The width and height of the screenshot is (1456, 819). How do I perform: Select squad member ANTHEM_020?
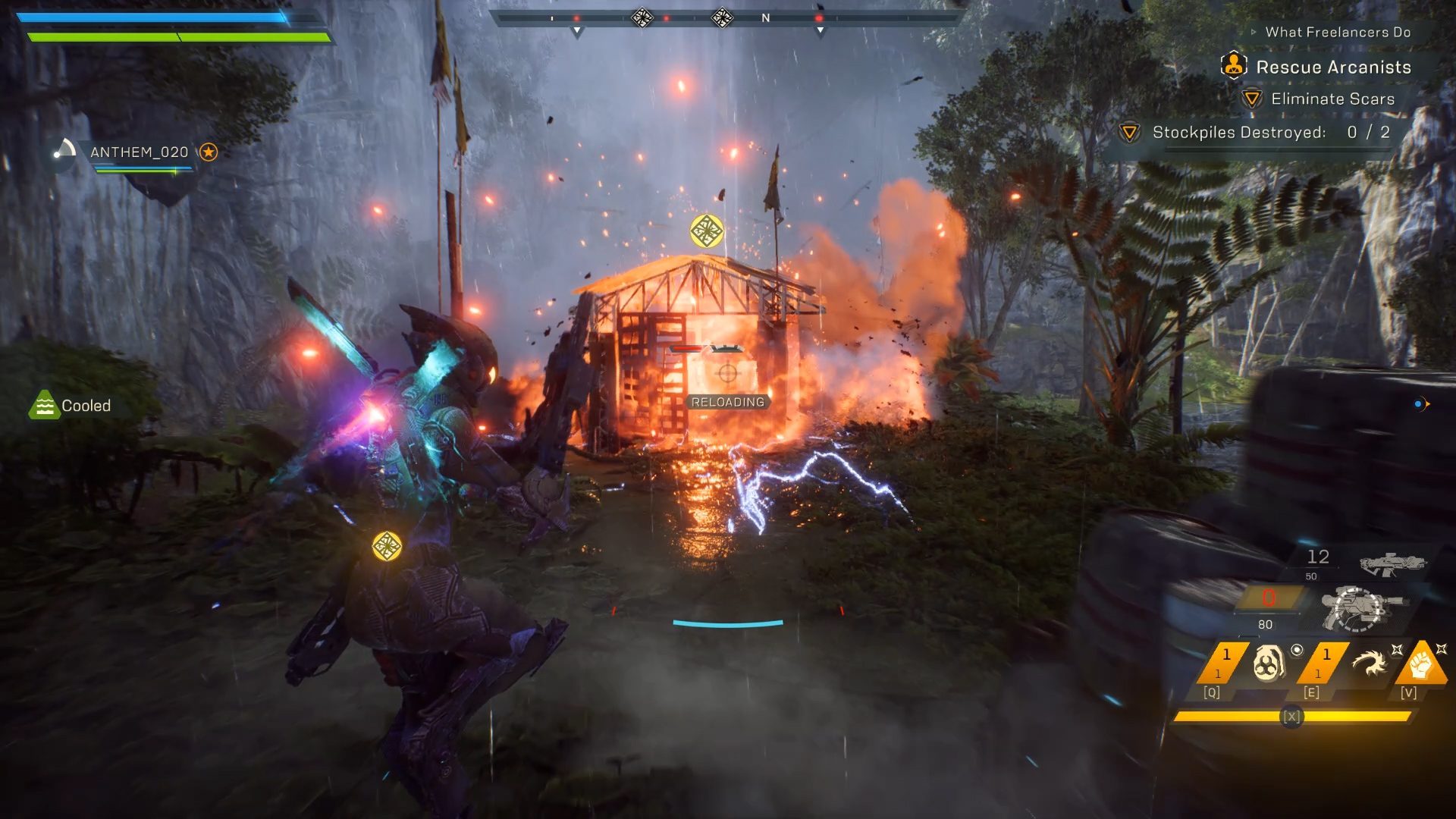point(139,152)
